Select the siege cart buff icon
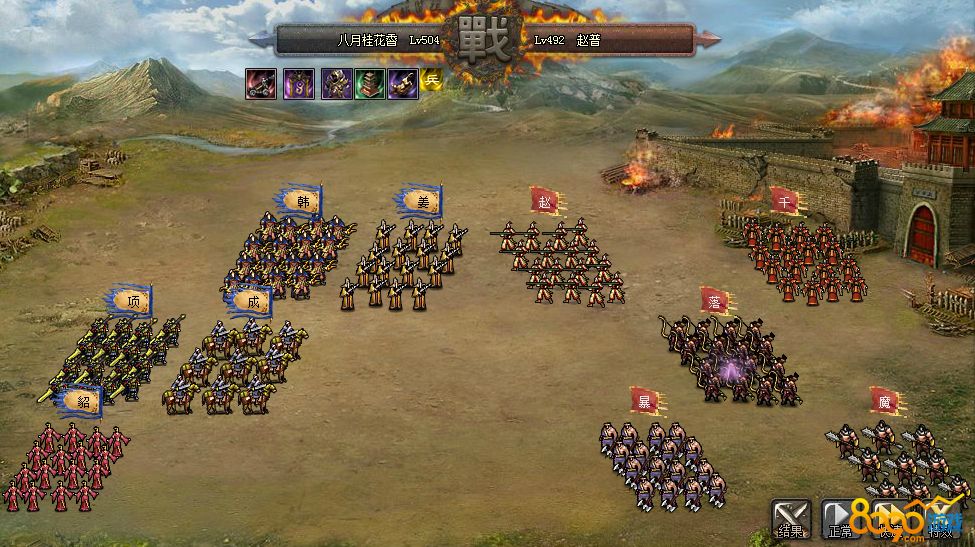The height and width of the screenshot is (547, 975). tap(263, 84)
